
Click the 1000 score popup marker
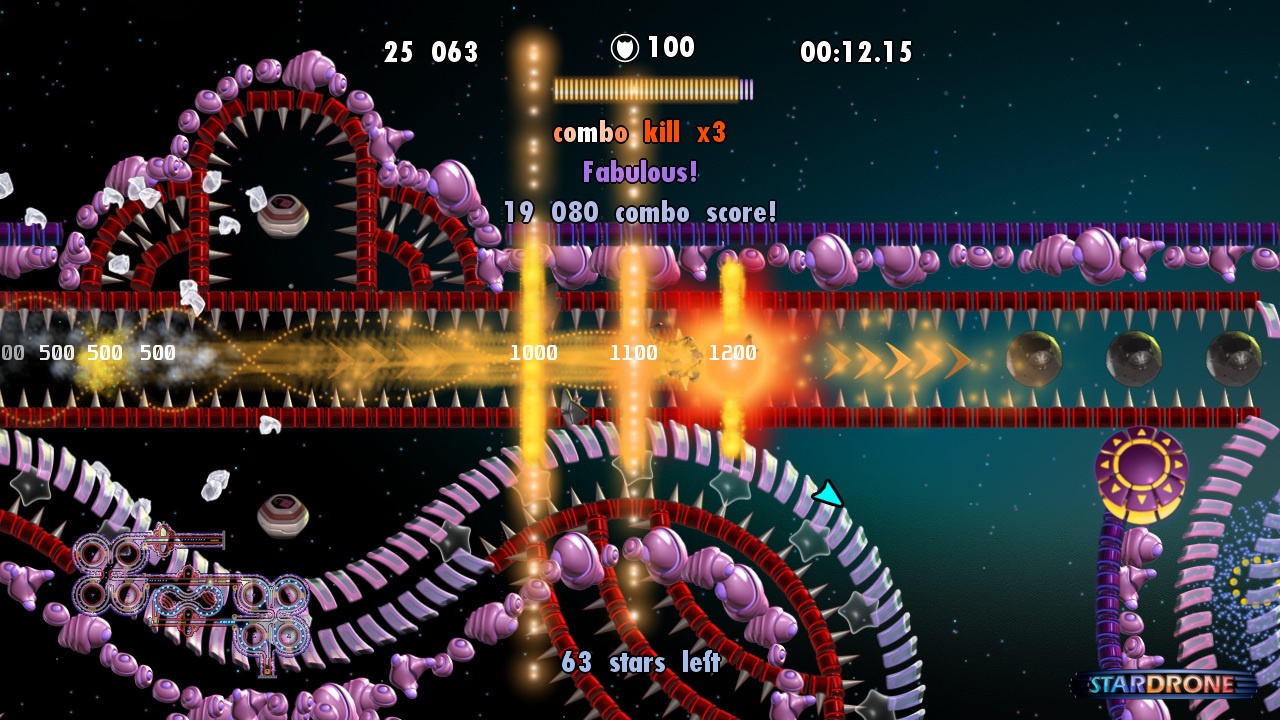(x=536, y=352)
